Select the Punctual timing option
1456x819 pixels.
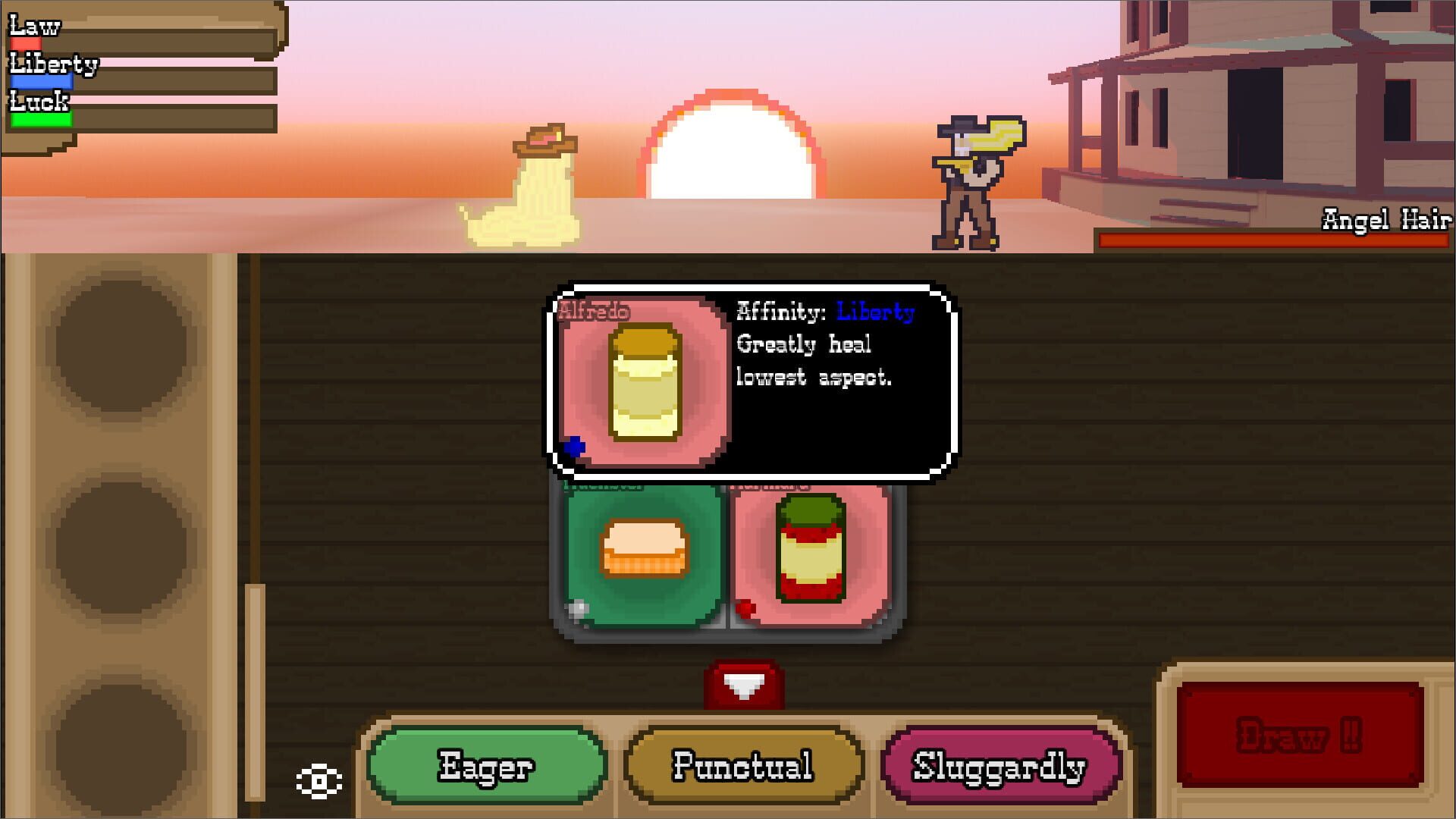742,769
